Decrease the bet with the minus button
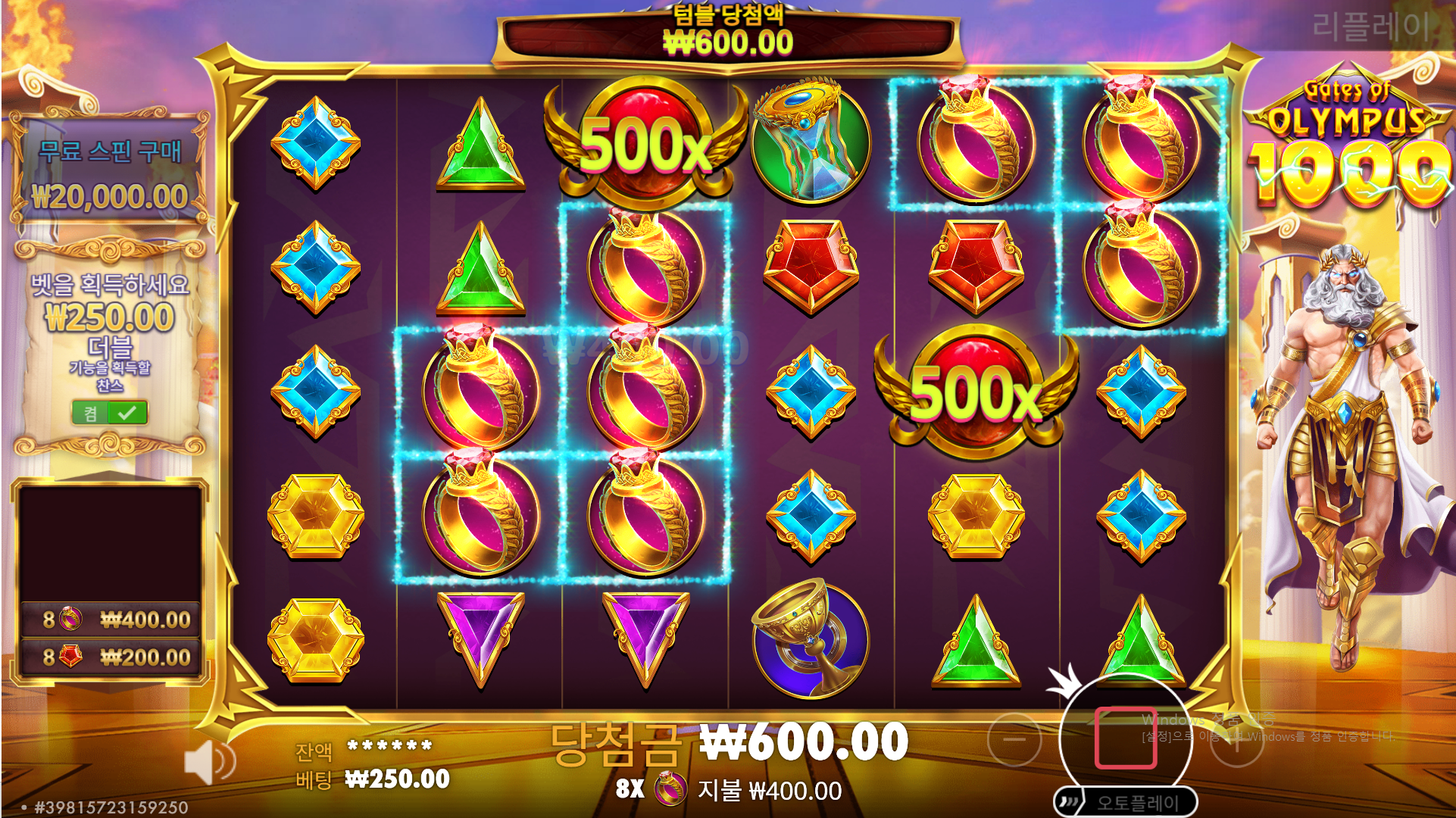 pos(1014,740)
